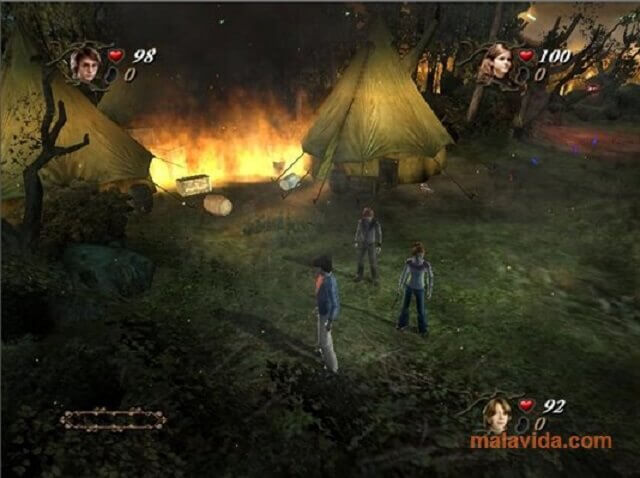Select Harry's portrait with glasses
This screenshot has width=640, height=478.
pyautogui.click(x=85, y=62)
